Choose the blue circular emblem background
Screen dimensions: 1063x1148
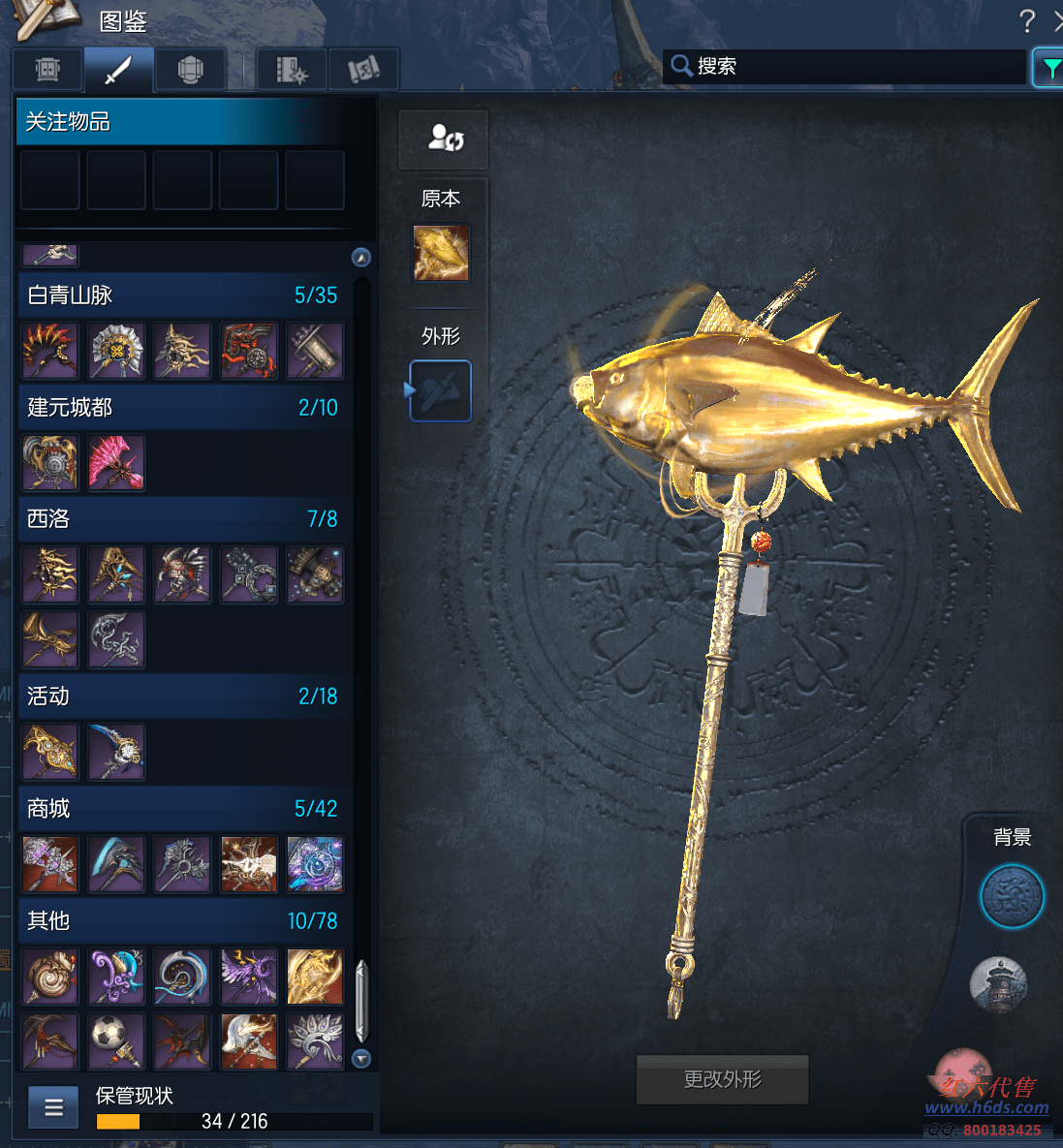pos(1012,896)
